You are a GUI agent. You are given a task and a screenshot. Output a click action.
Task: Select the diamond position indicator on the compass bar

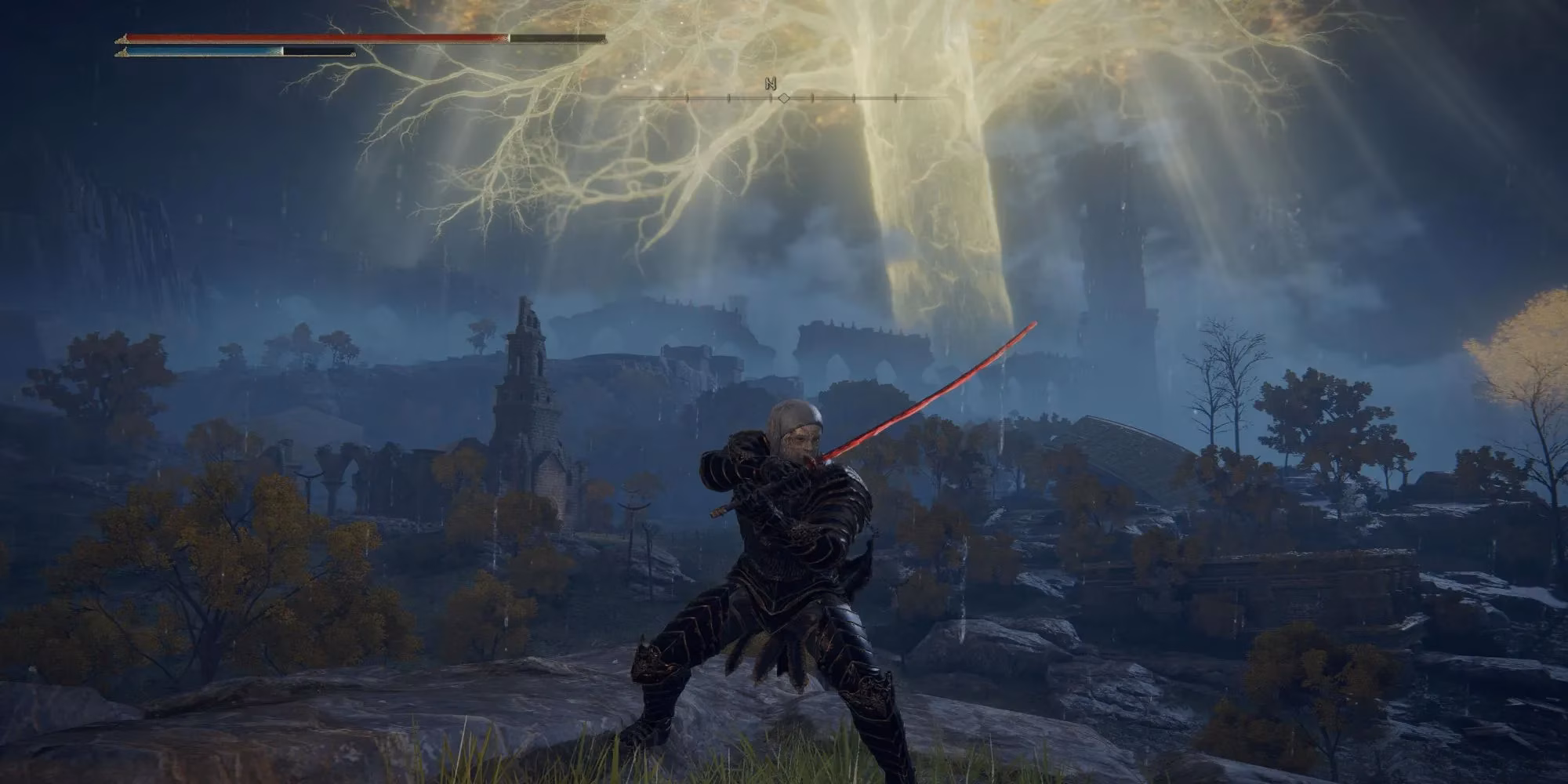pos(784,98)
